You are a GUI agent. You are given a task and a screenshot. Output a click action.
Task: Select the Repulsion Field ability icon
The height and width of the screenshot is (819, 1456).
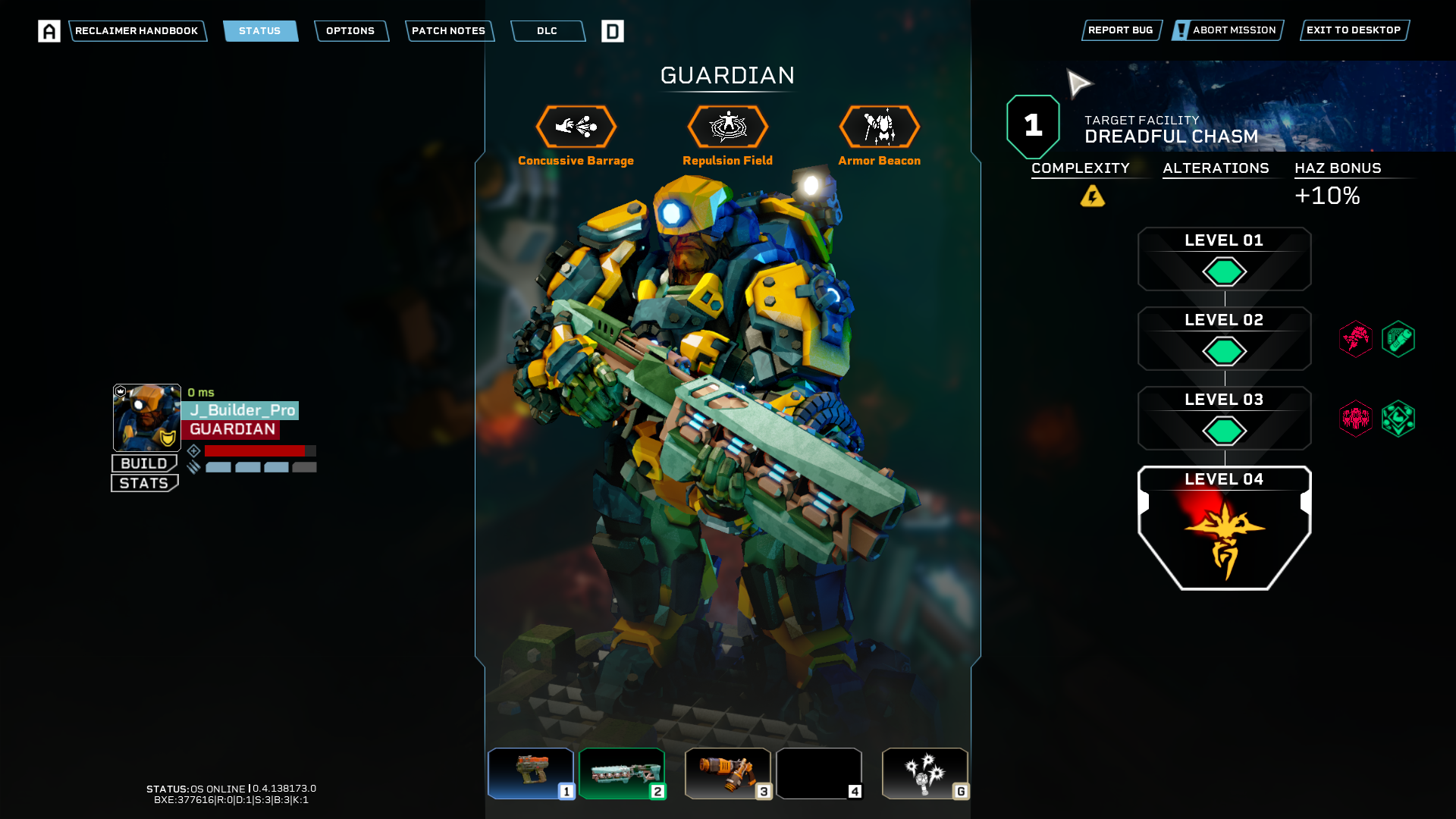[x=728, y=127]
